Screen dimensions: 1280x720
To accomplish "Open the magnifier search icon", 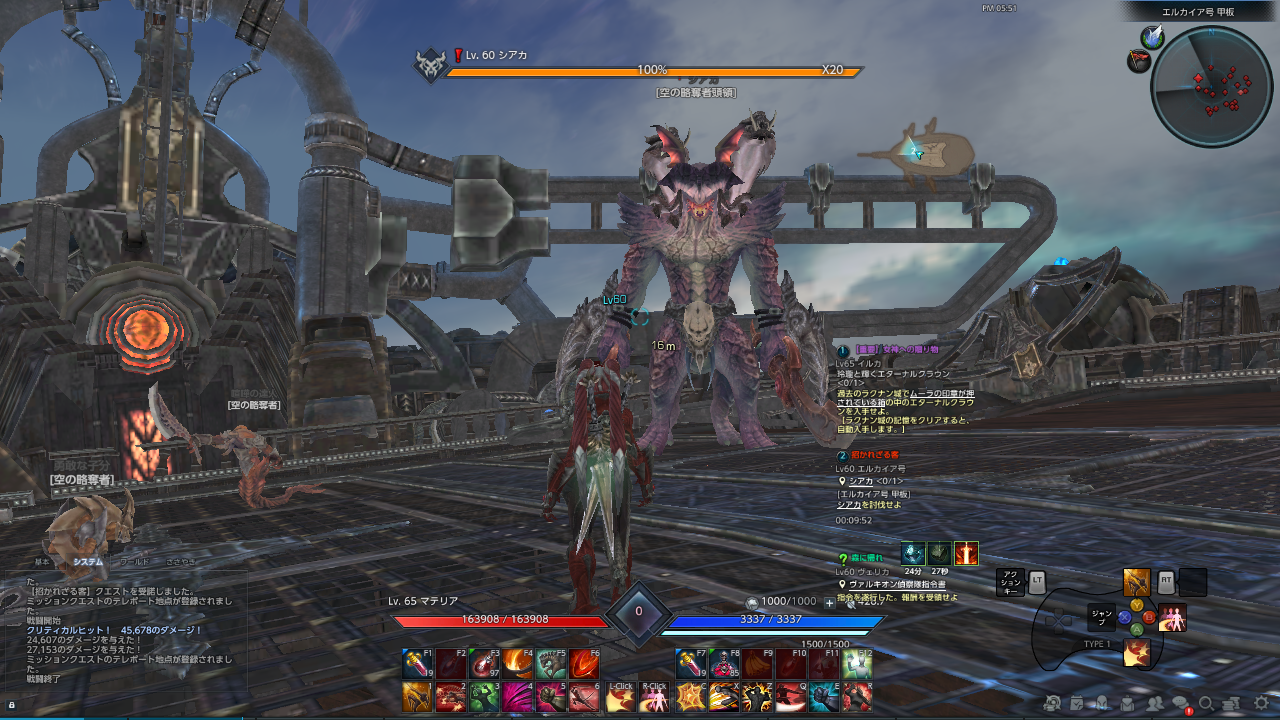I will point(1207,704).
